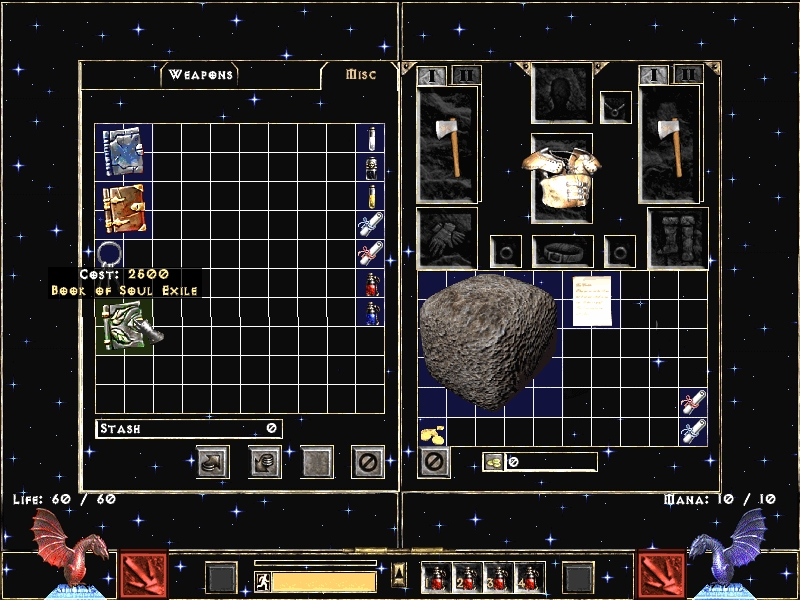Close the vendor trade panel

click(368, 461)
